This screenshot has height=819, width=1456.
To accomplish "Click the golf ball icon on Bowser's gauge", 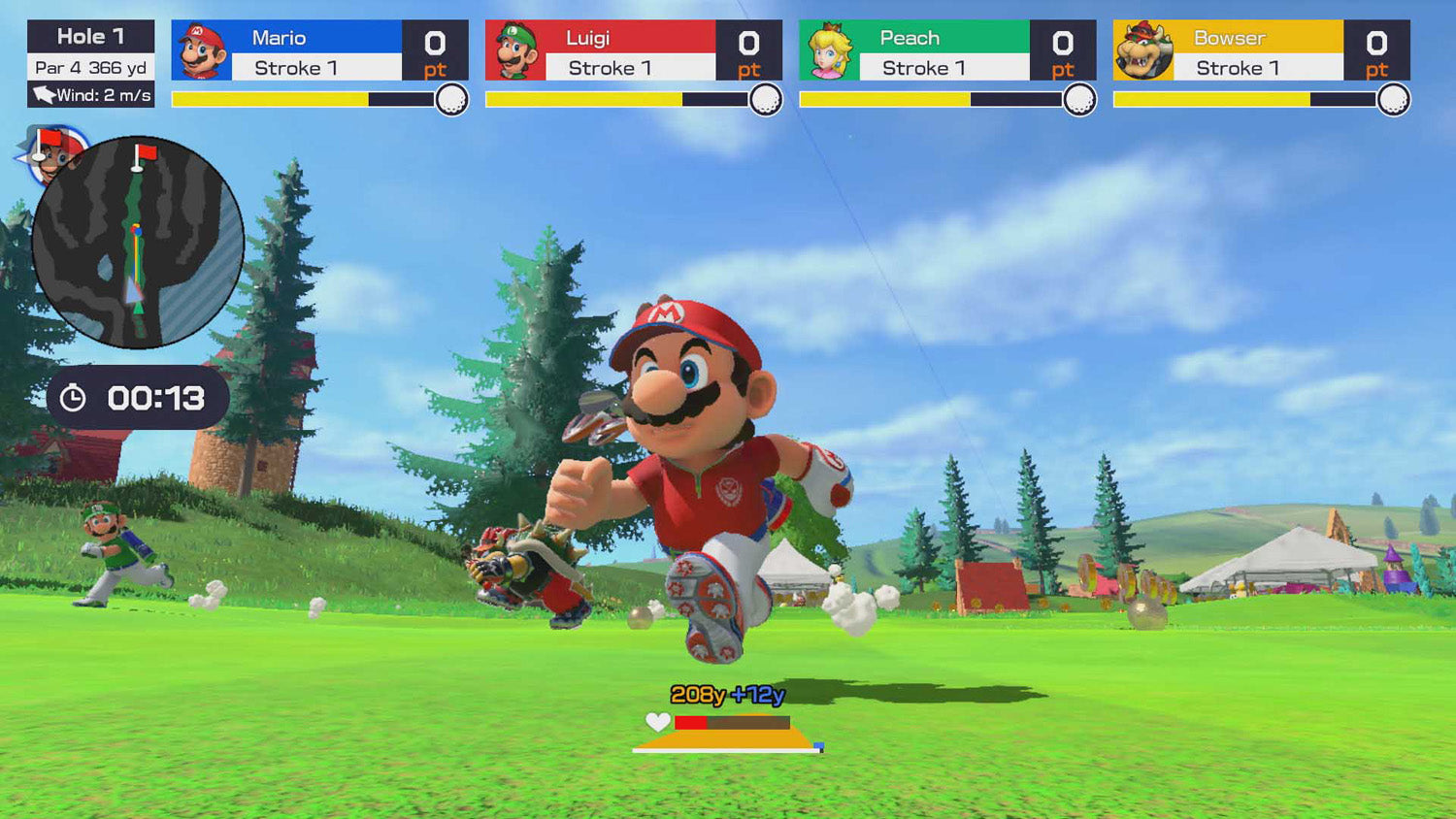I will 1392,98.
